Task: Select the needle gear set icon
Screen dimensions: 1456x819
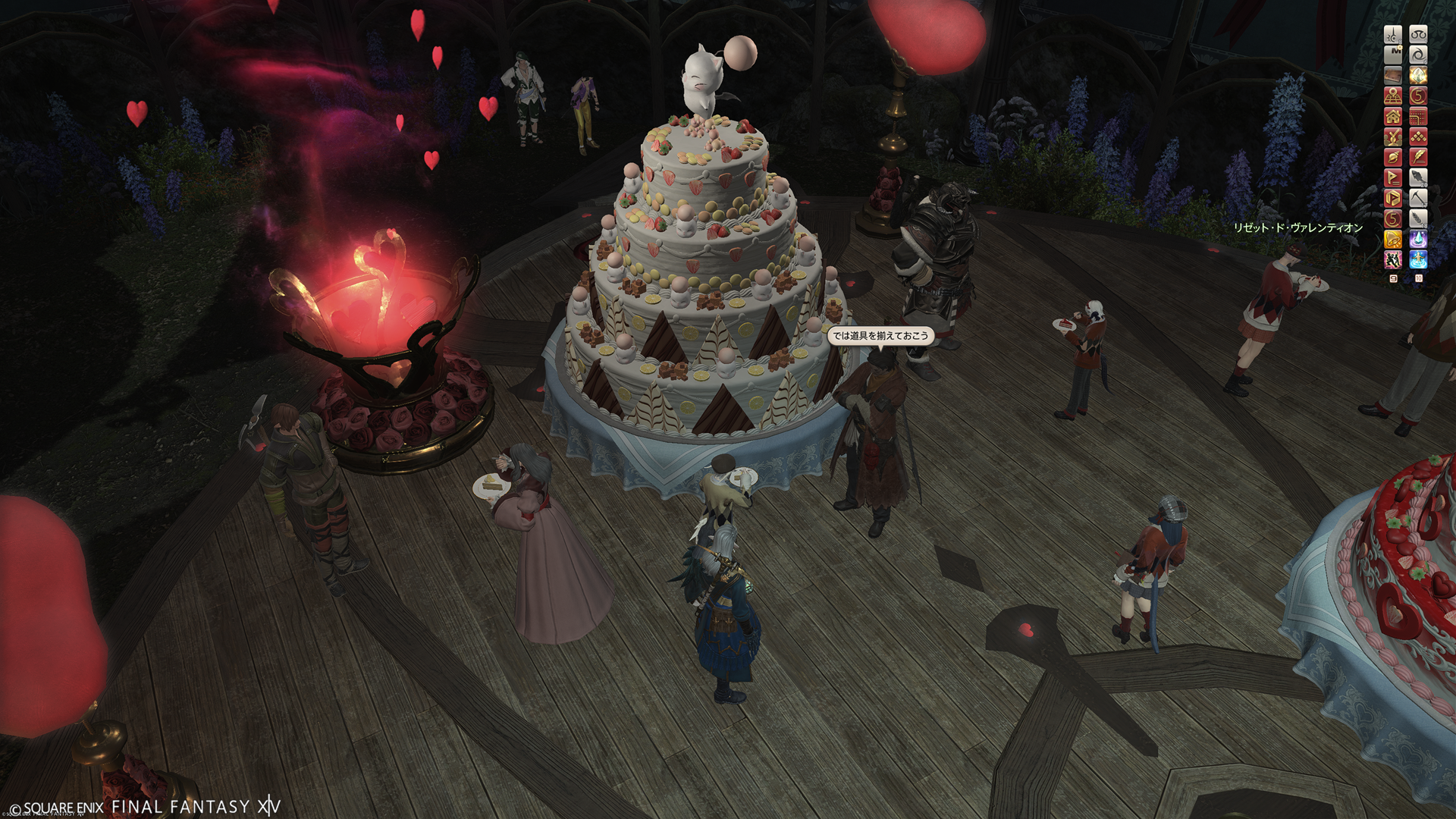Action: point(1393,34)
